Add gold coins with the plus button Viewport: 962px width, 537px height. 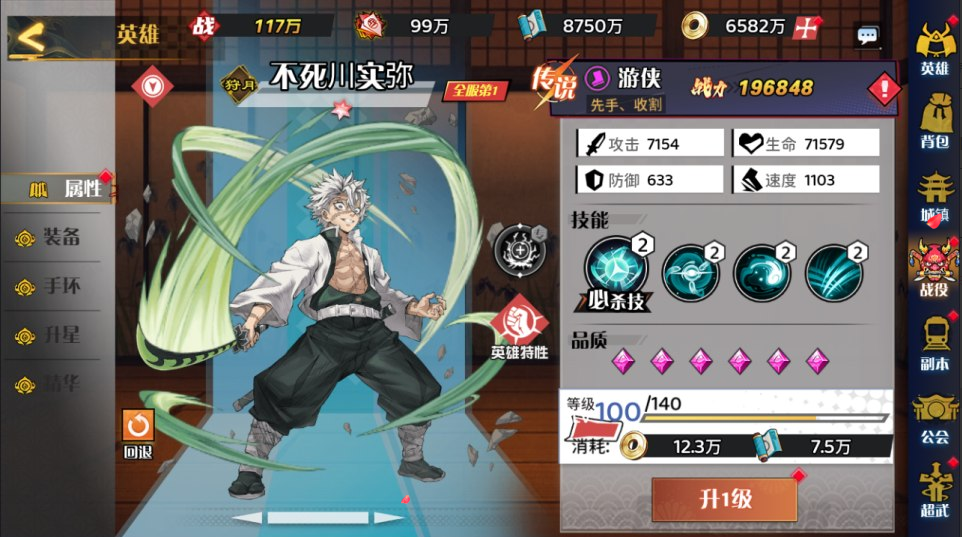[805, 28]
